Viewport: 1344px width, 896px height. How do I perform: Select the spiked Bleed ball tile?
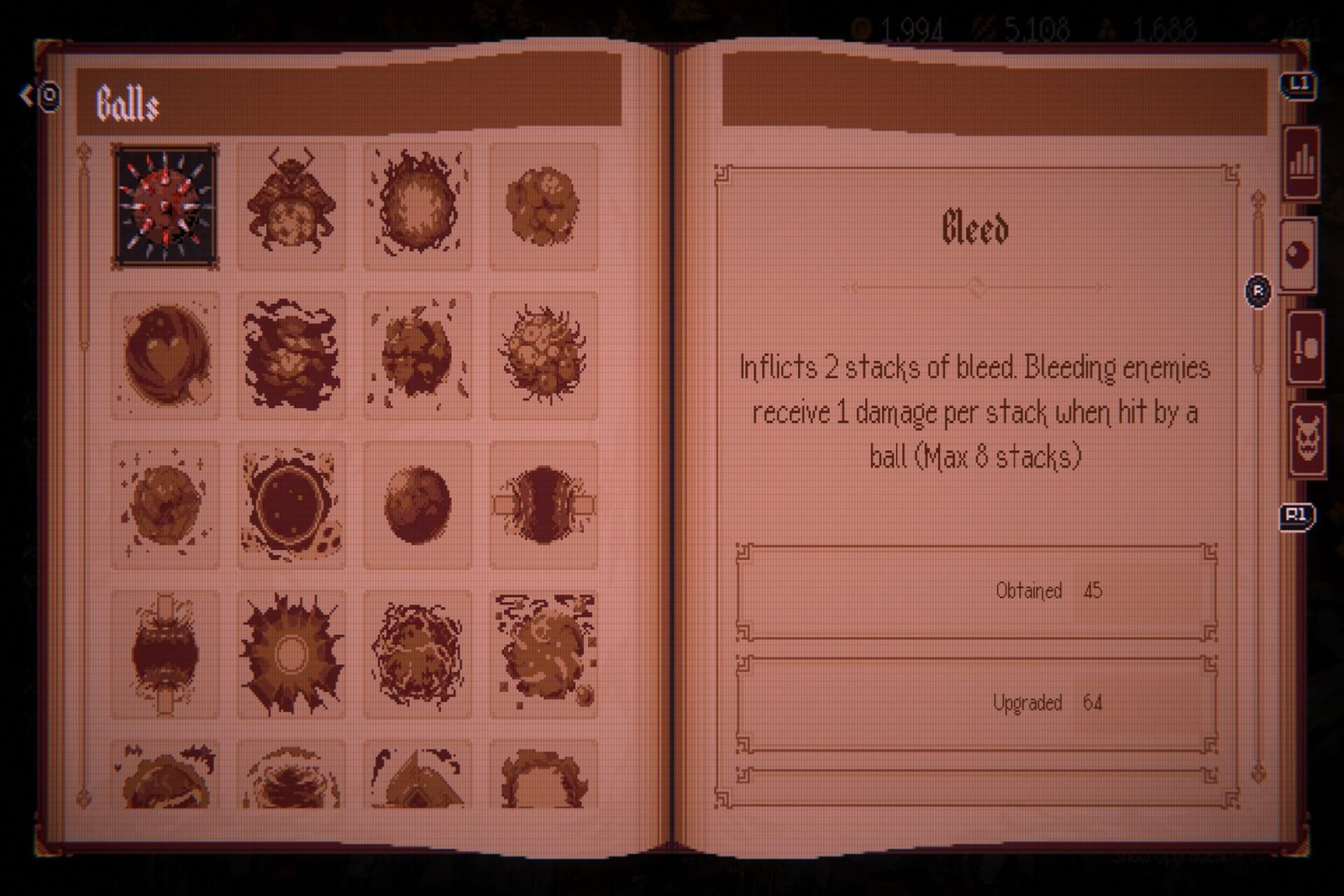click(x=165, y=206)
